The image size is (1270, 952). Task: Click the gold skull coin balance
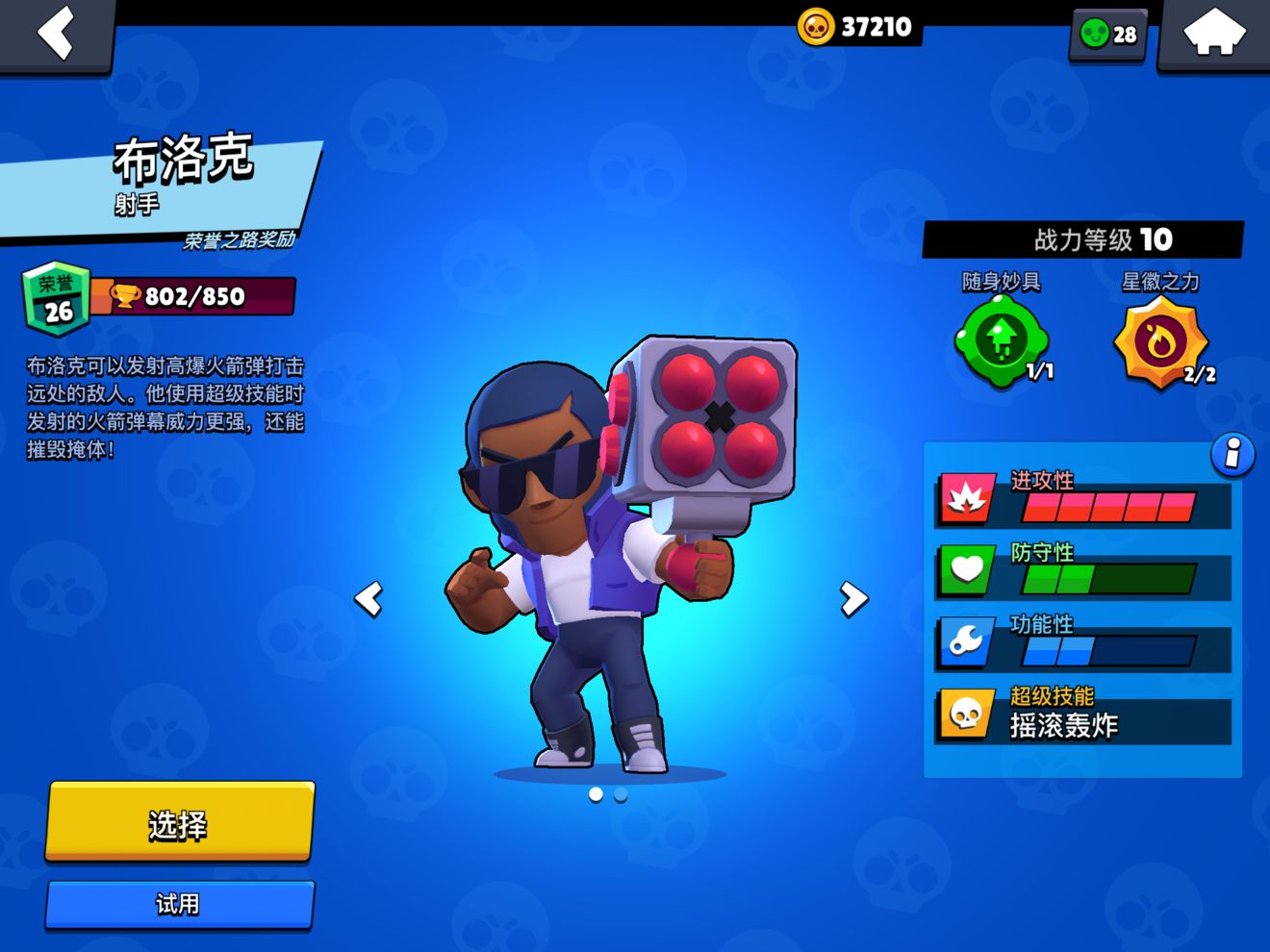(856, 27)
